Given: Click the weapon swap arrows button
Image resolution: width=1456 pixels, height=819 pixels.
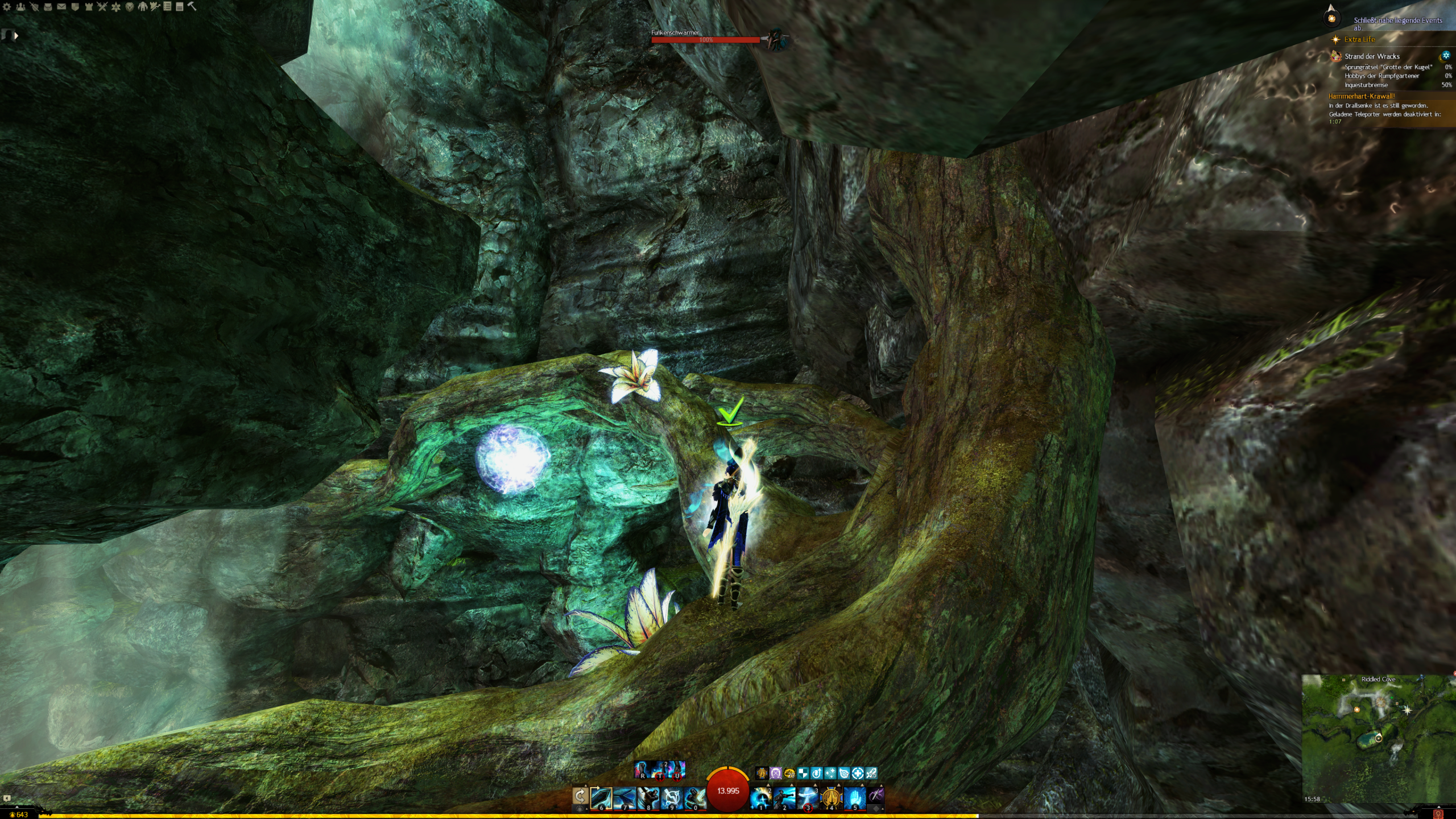Looking at the screenshot, I should 580,796.
